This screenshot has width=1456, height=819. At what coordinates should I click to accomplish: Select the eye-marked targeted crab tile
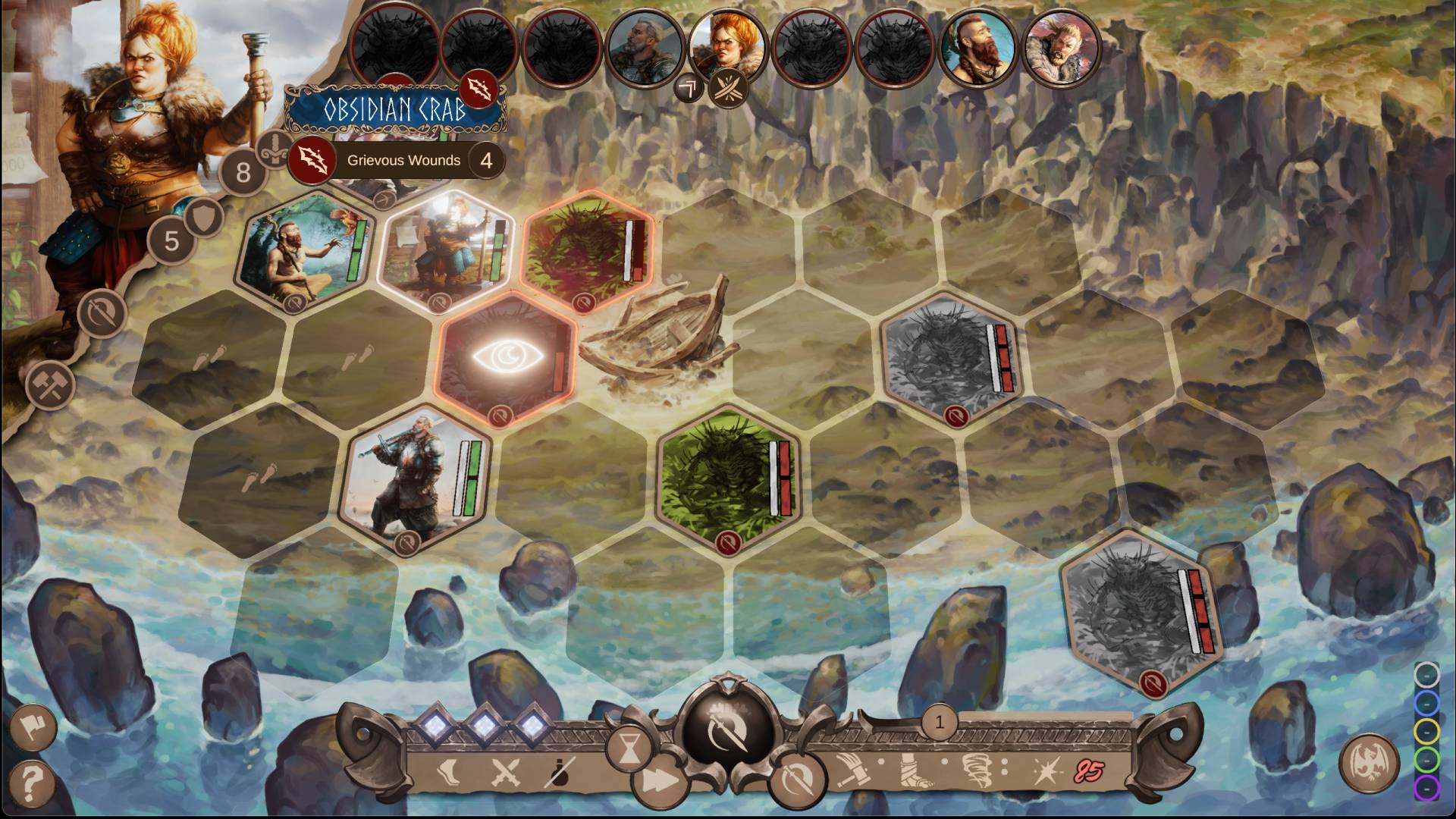[507, 356]
